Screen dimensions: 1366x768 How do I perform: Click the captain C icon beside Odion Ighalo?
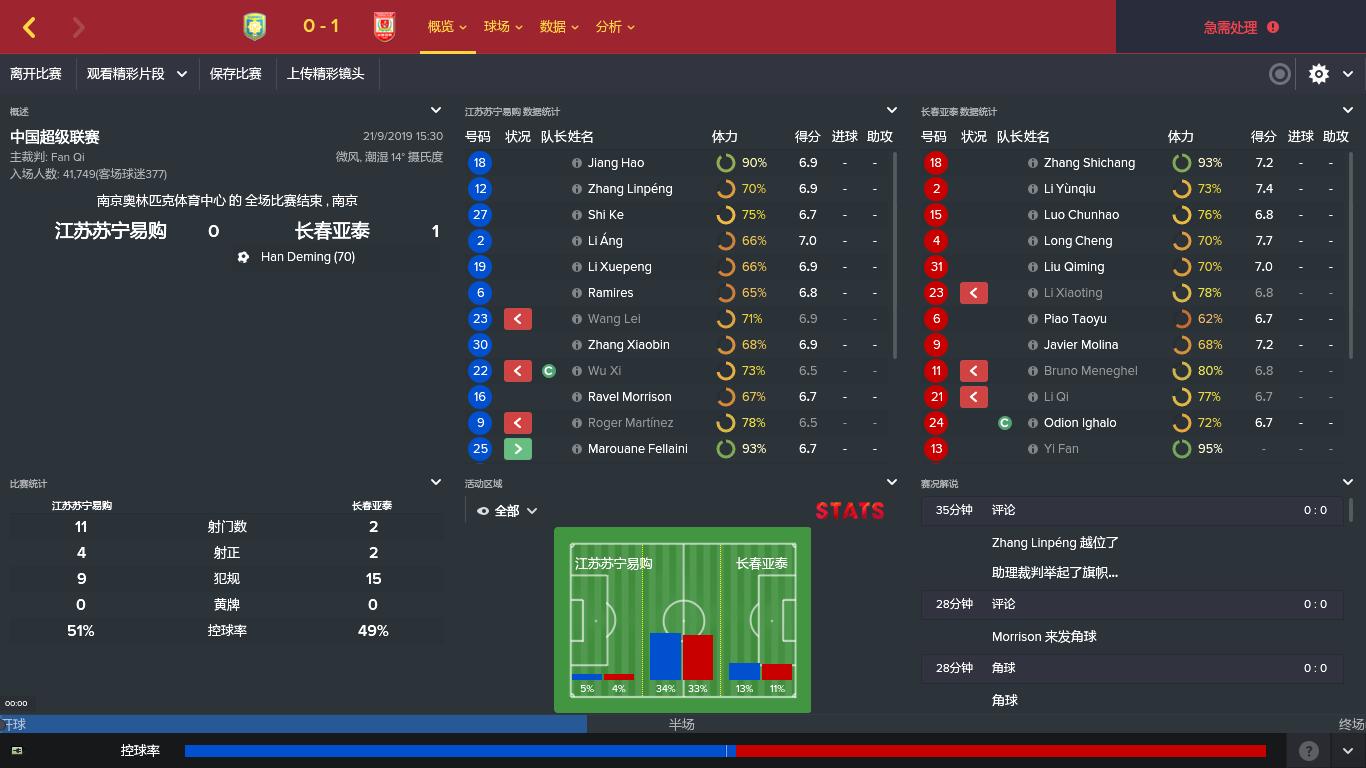pyautogui.click(x=1003, y=422)
